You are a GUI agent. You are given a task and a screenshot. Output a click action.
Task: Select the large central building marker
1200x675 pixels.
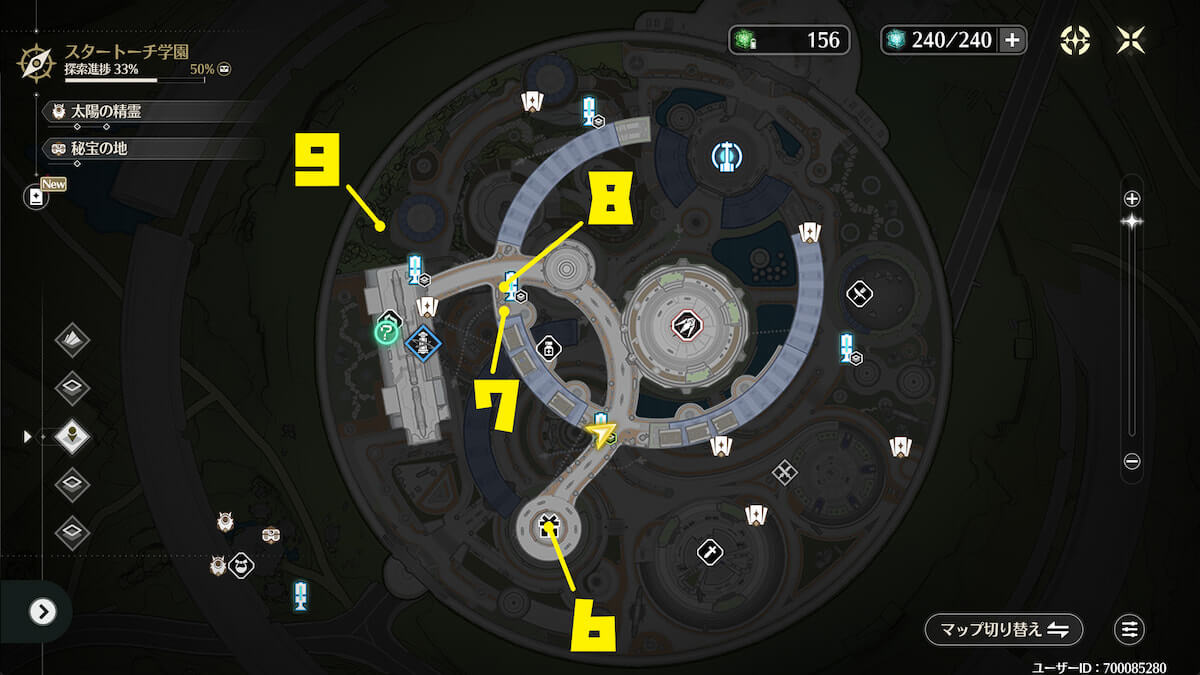(684, 324)
